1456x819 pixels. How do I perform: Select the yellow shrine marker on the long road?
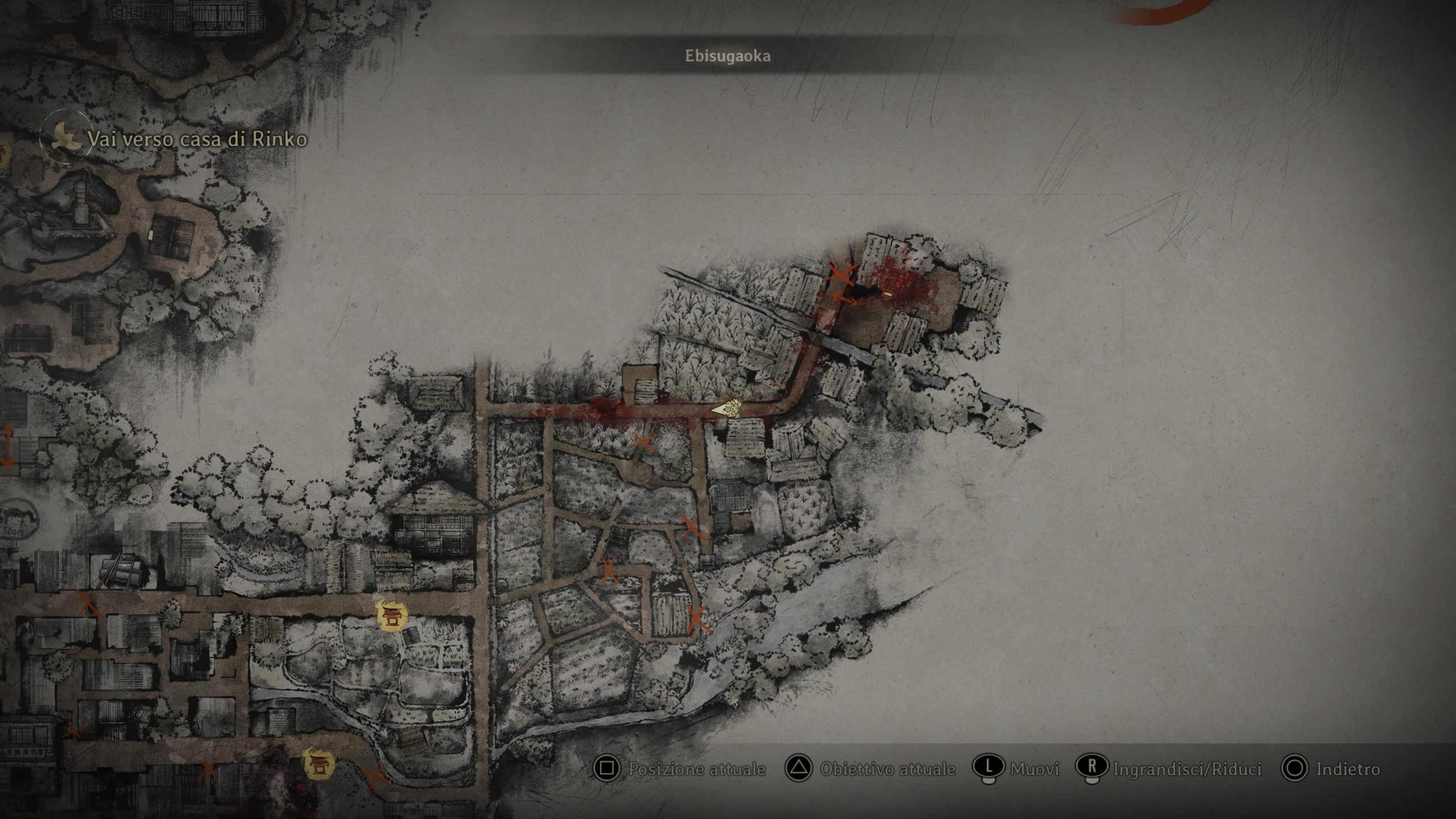point(392,615)
